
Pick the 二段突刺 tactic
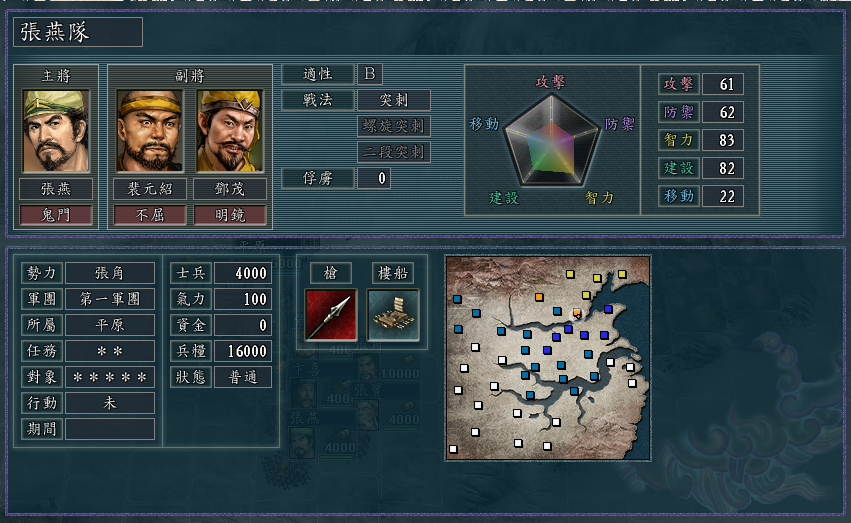pos(394,152)
